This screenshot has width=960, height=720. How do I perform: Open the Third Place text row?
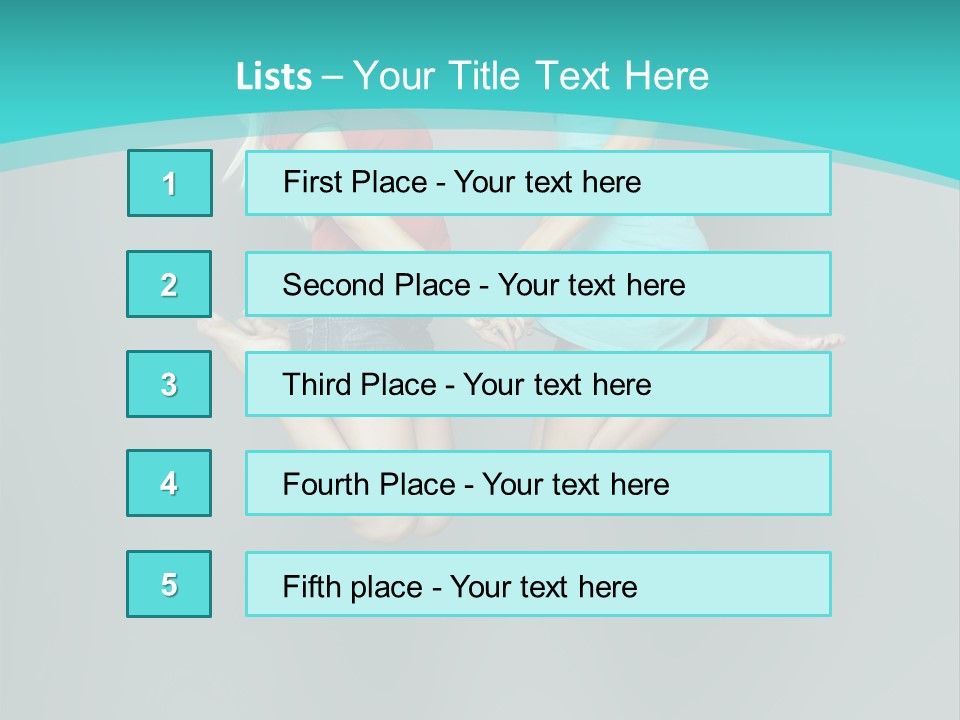point(538,384)
